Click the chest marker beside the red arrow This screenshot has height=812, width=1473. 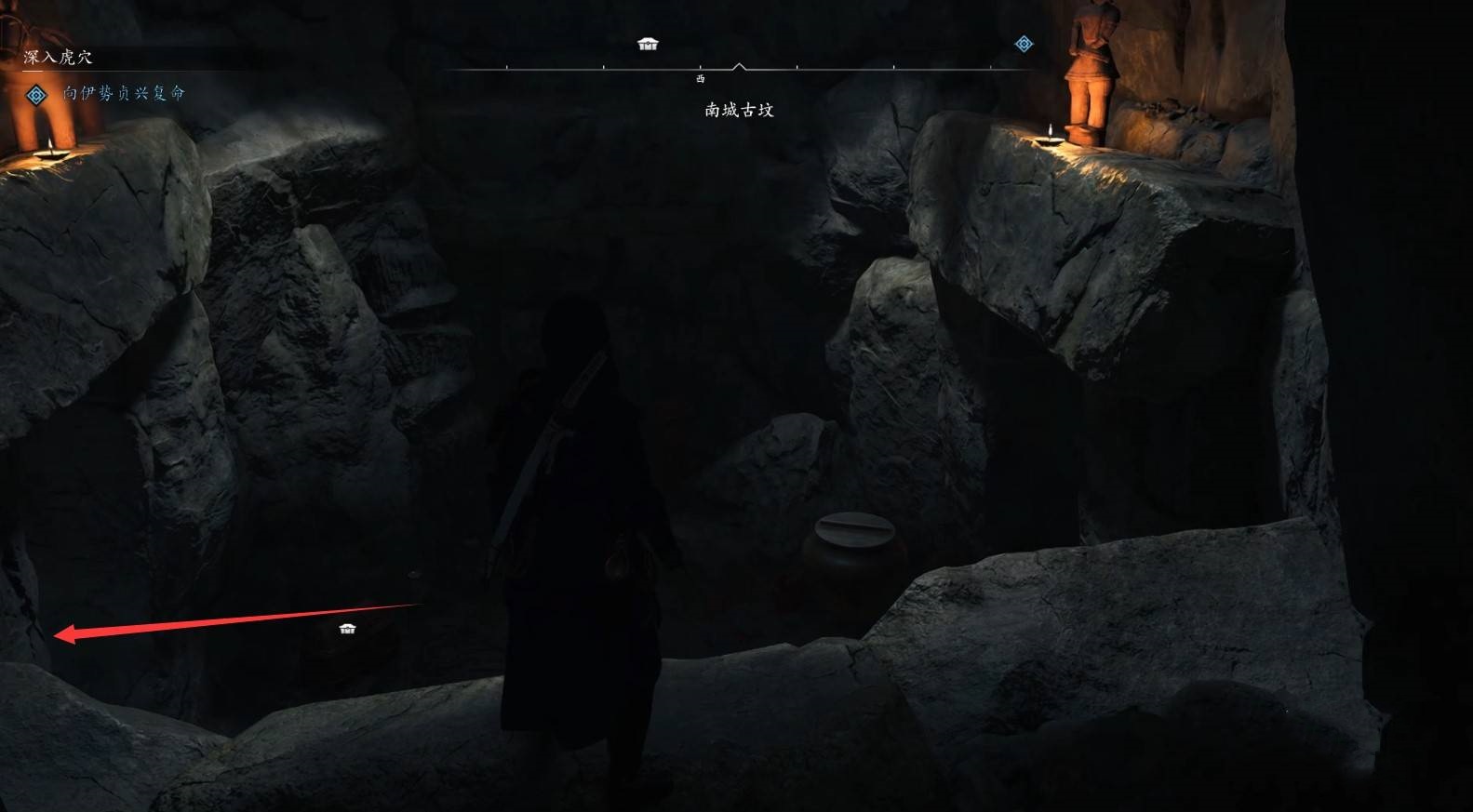coord(347,630)
